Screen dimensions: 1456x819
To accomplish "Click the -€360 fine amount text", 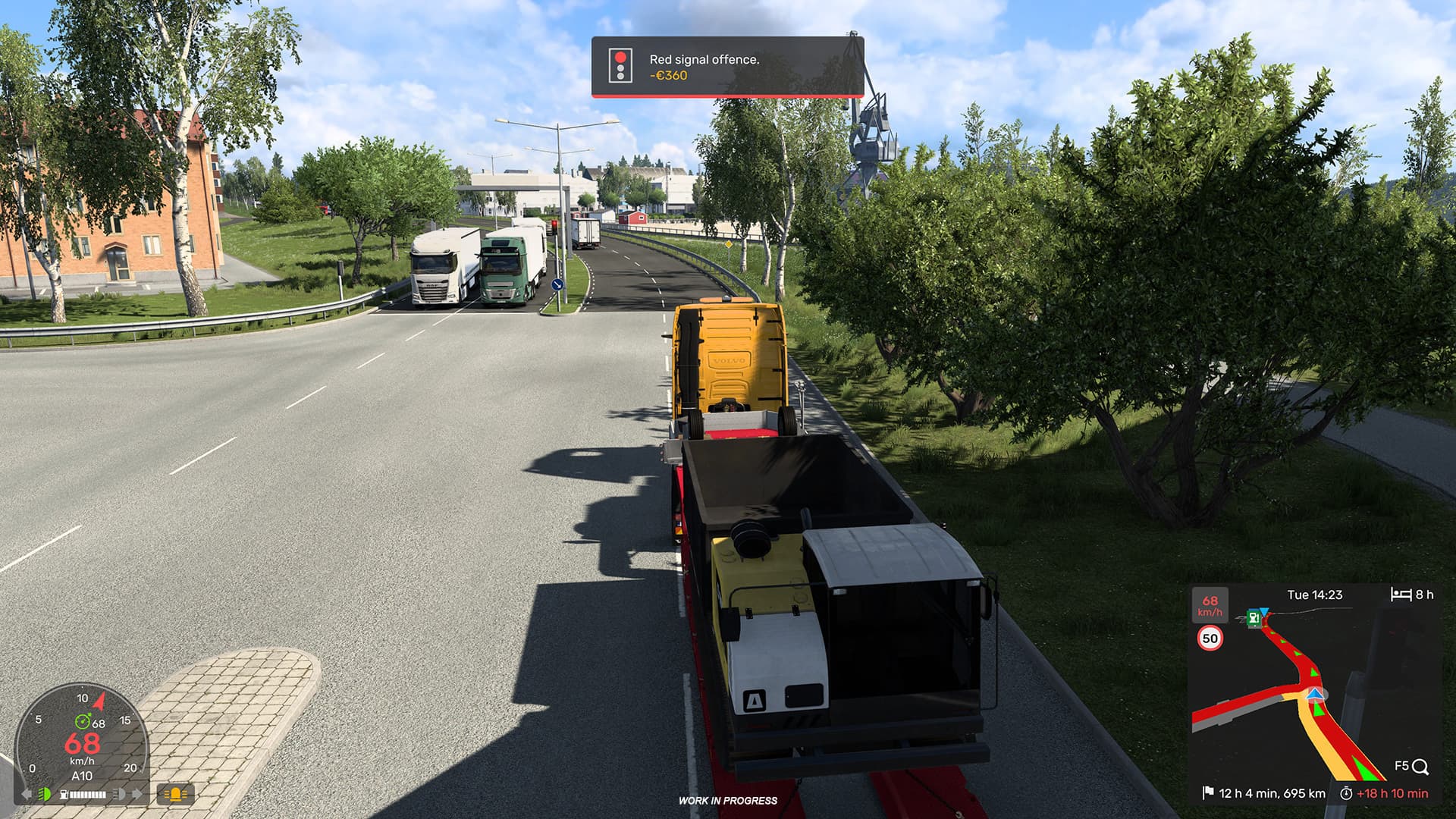I will coord(667,76).
